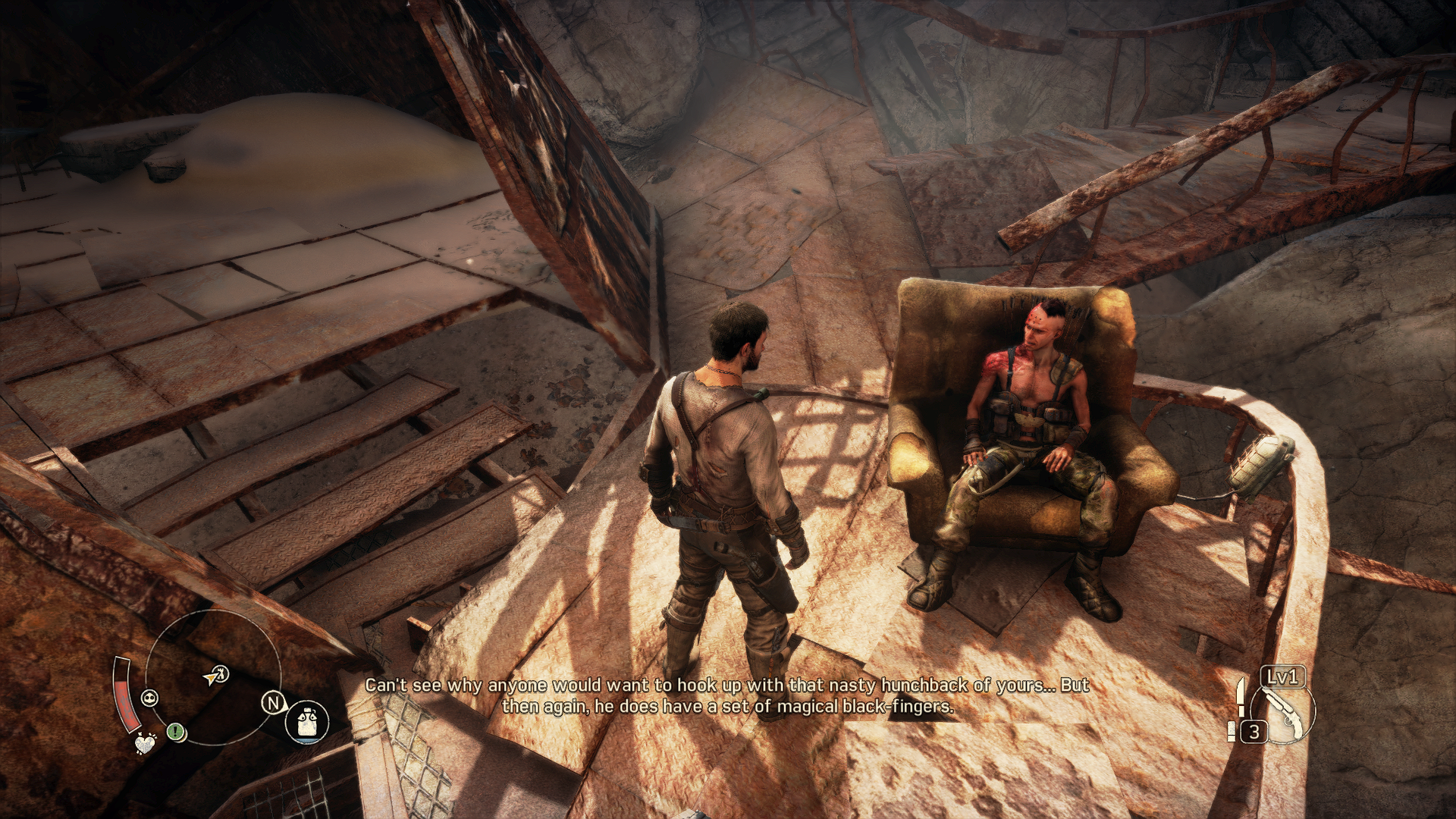Click the circular minimap
The height and width of the screenshot is (819, 1456).
coord(213,677)
